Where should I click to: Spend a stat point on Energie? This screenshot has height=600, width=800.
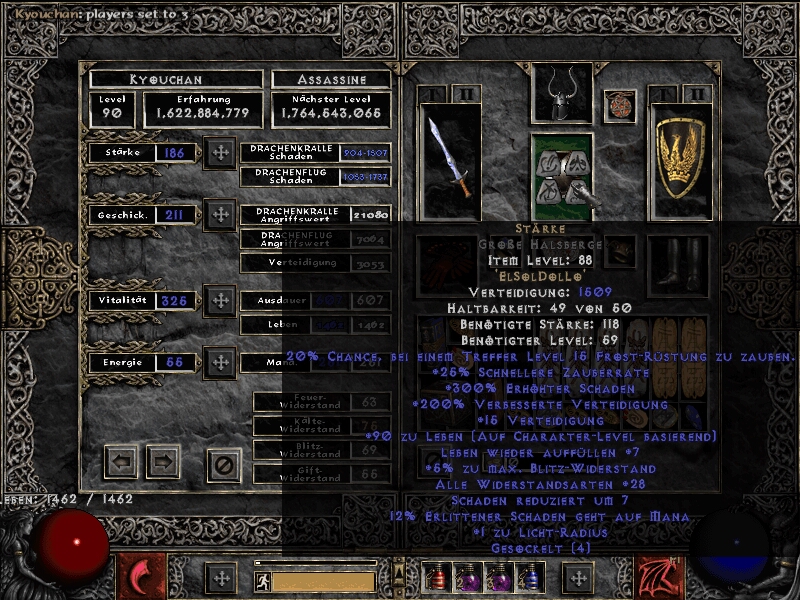(x=219, y=362)
